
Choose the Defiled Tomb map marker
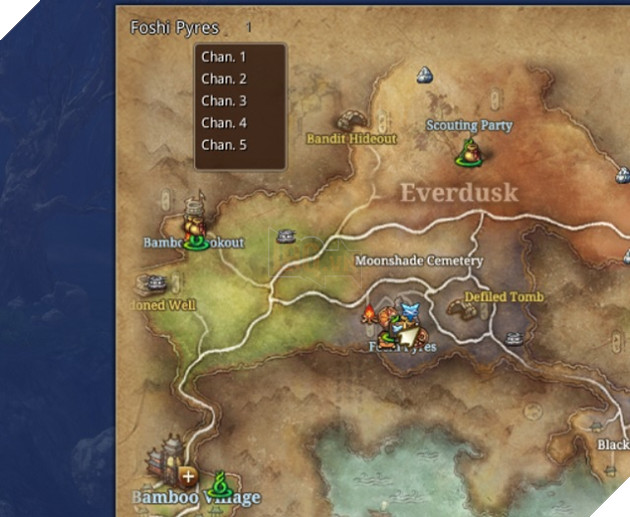pos(464,309)
